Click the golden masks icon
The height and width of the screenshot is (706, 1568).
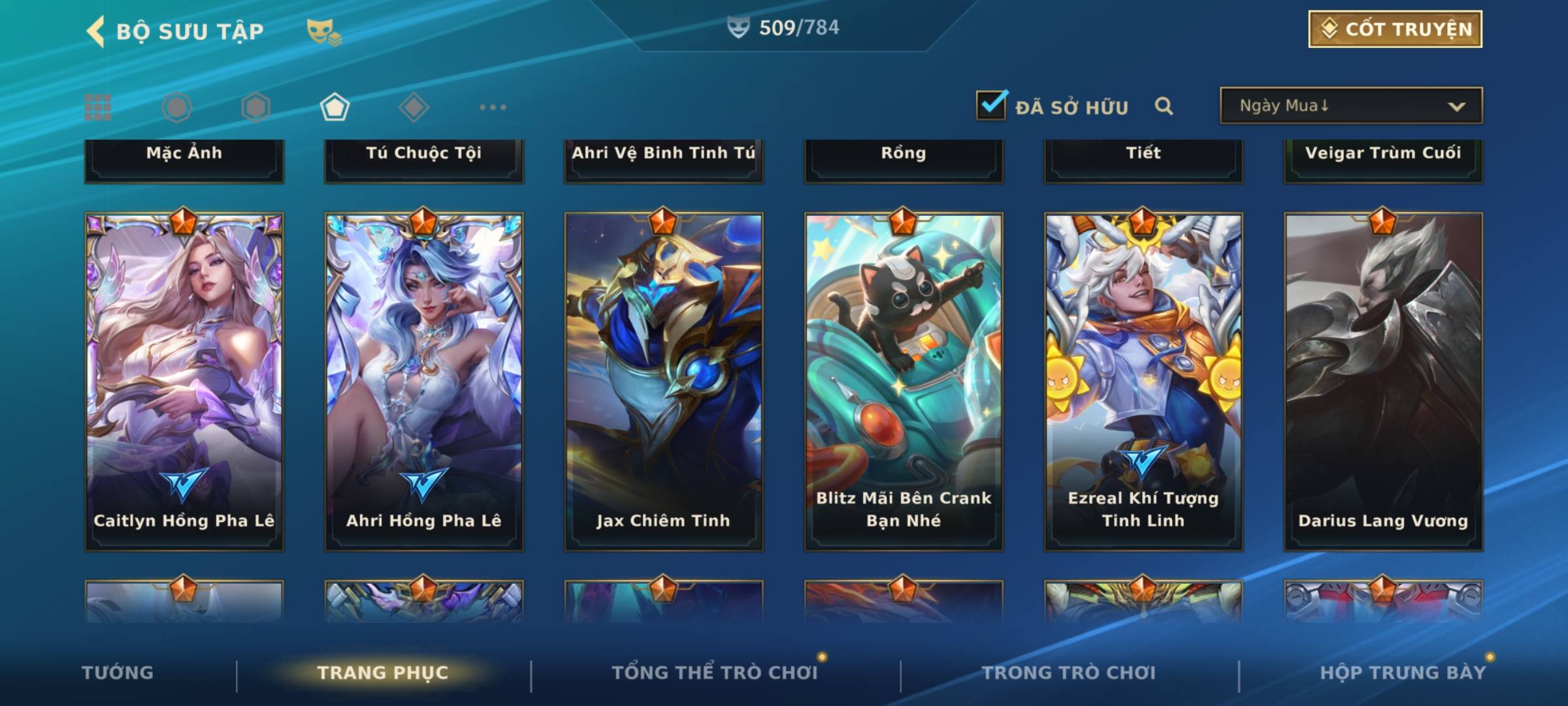323,31
